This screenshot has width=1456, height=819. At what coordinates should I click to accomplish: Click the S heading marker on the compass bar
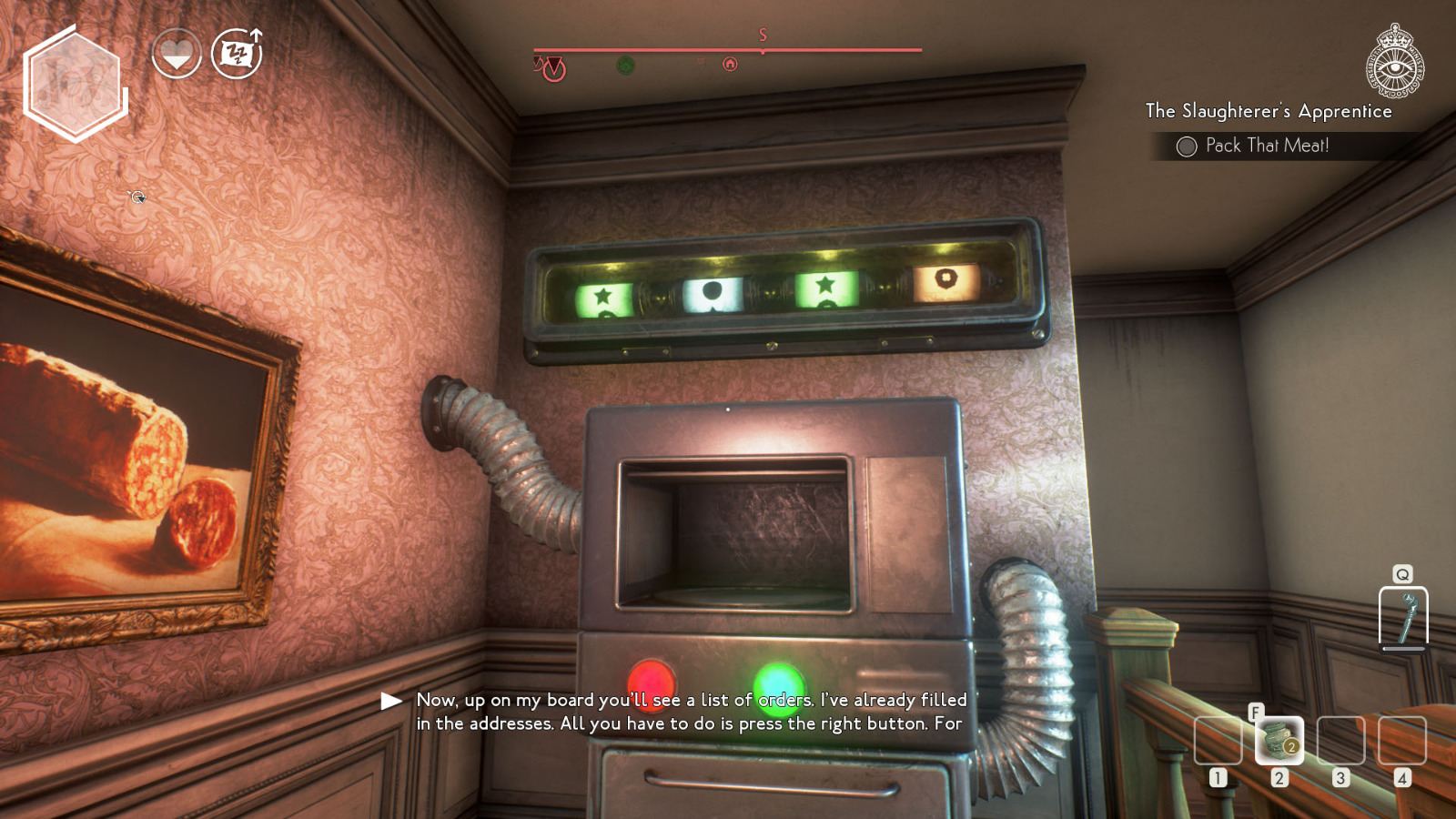[x=763, y=36]
